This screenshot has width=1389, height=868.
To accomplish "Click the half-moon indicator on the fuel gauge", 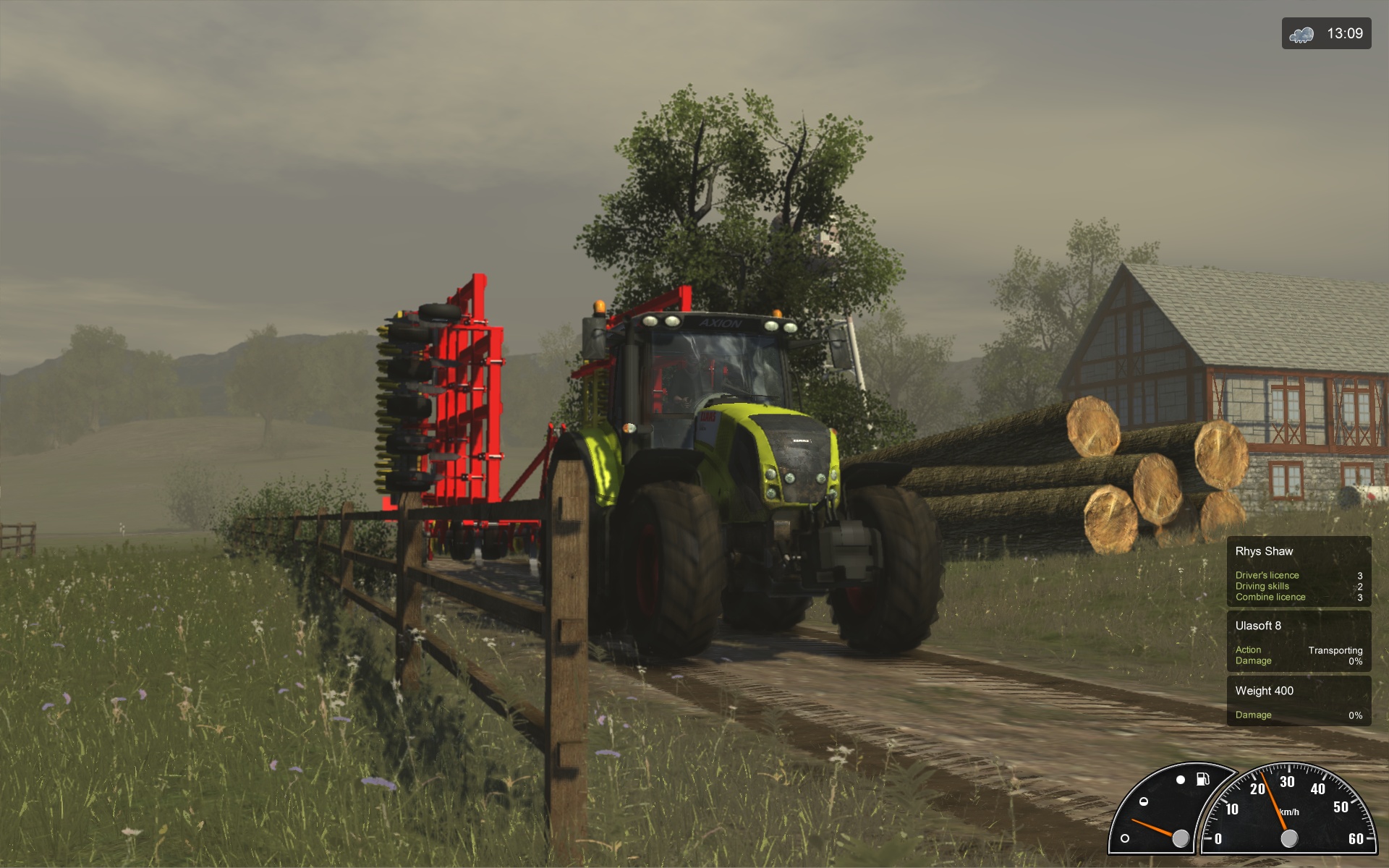I will 1144,801.
